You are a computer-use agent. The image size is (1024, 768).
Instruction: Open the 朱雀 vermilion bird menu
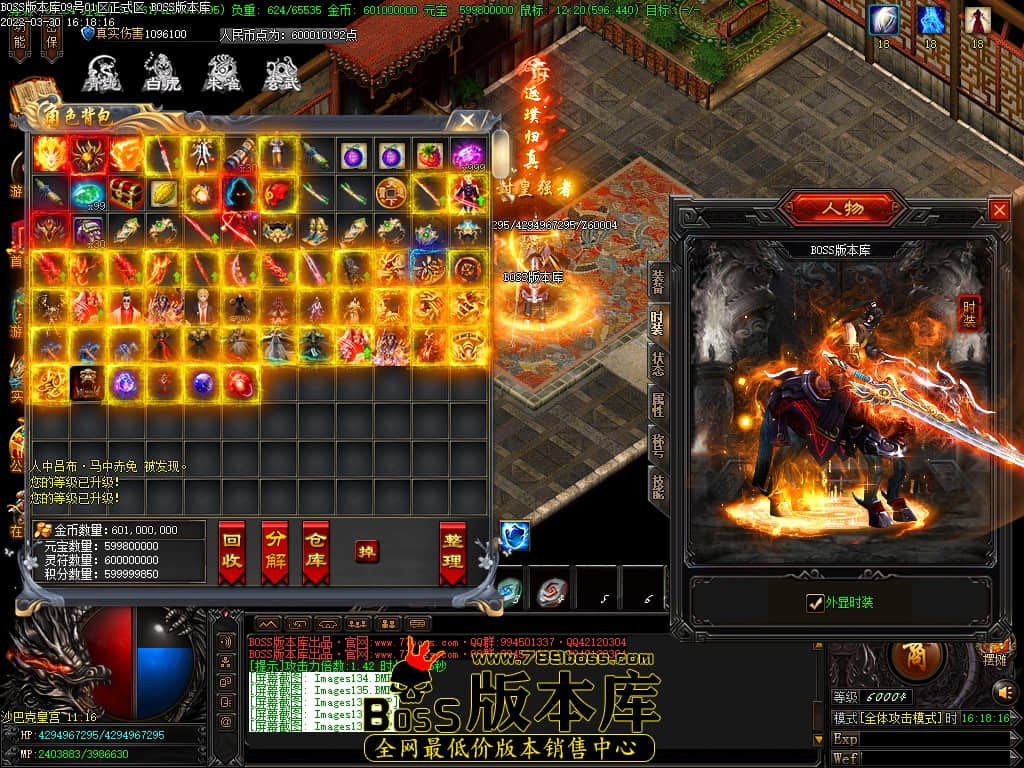(221, 74)
